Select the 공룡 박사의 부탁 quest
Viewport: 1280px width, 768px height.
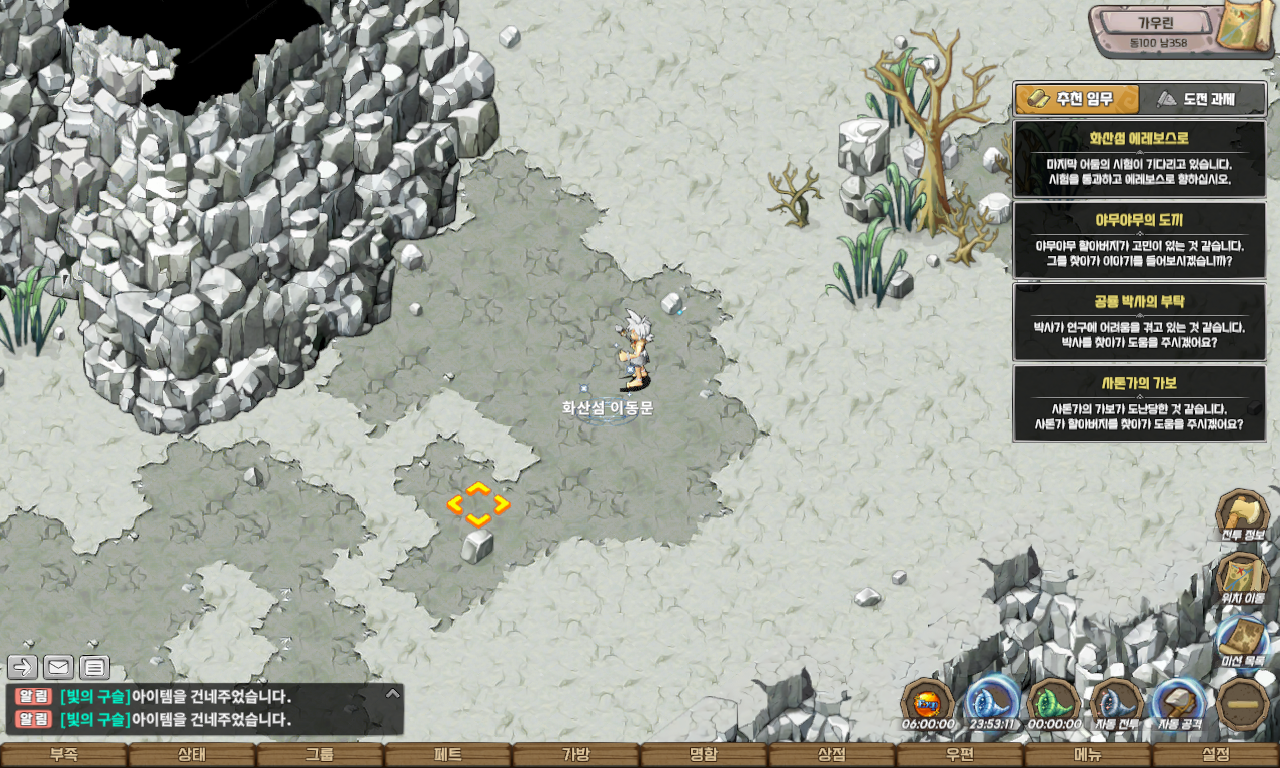[1139, 321]
